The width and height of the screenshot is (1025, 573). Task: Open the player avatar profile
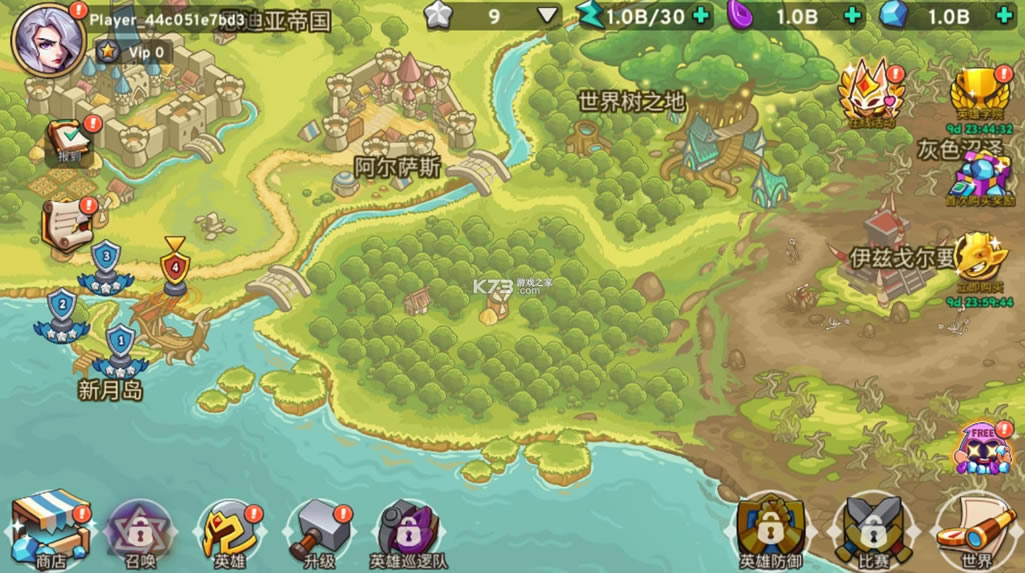click(x=47, y=40)
